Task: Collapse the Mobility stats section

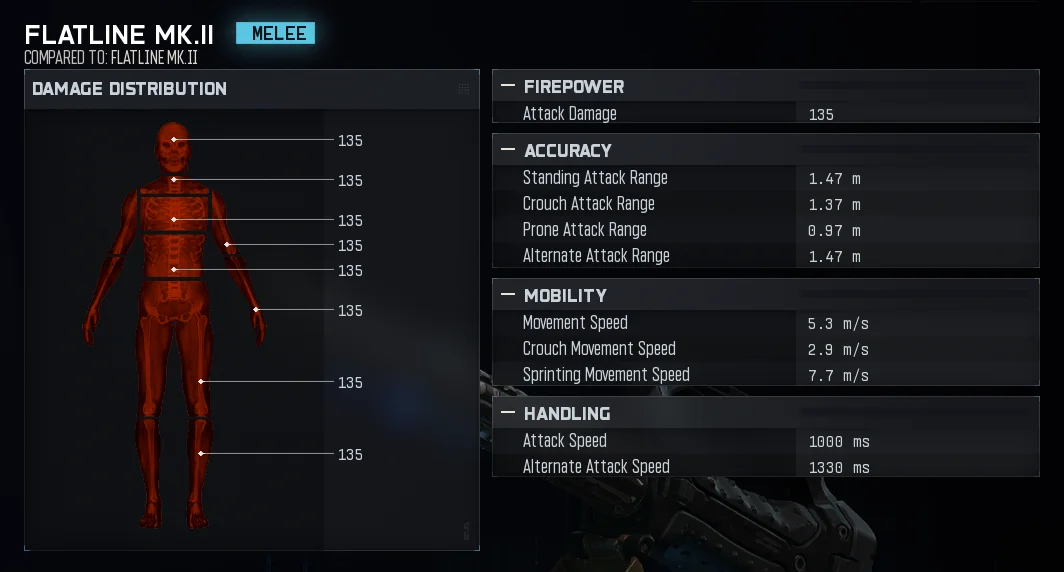Action: tap(508, 295)
